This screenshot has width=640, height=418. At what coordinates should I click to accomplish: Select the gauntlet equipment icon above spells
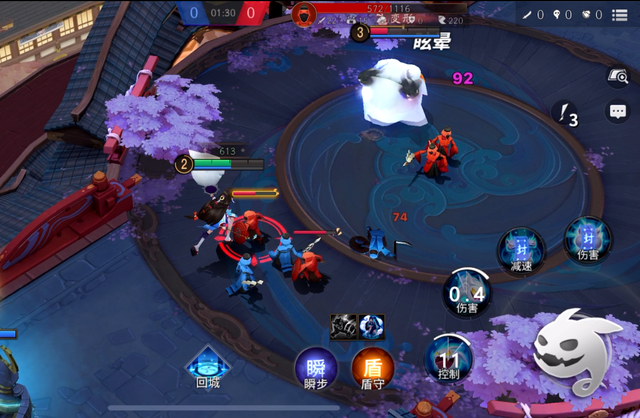point(344,326)
